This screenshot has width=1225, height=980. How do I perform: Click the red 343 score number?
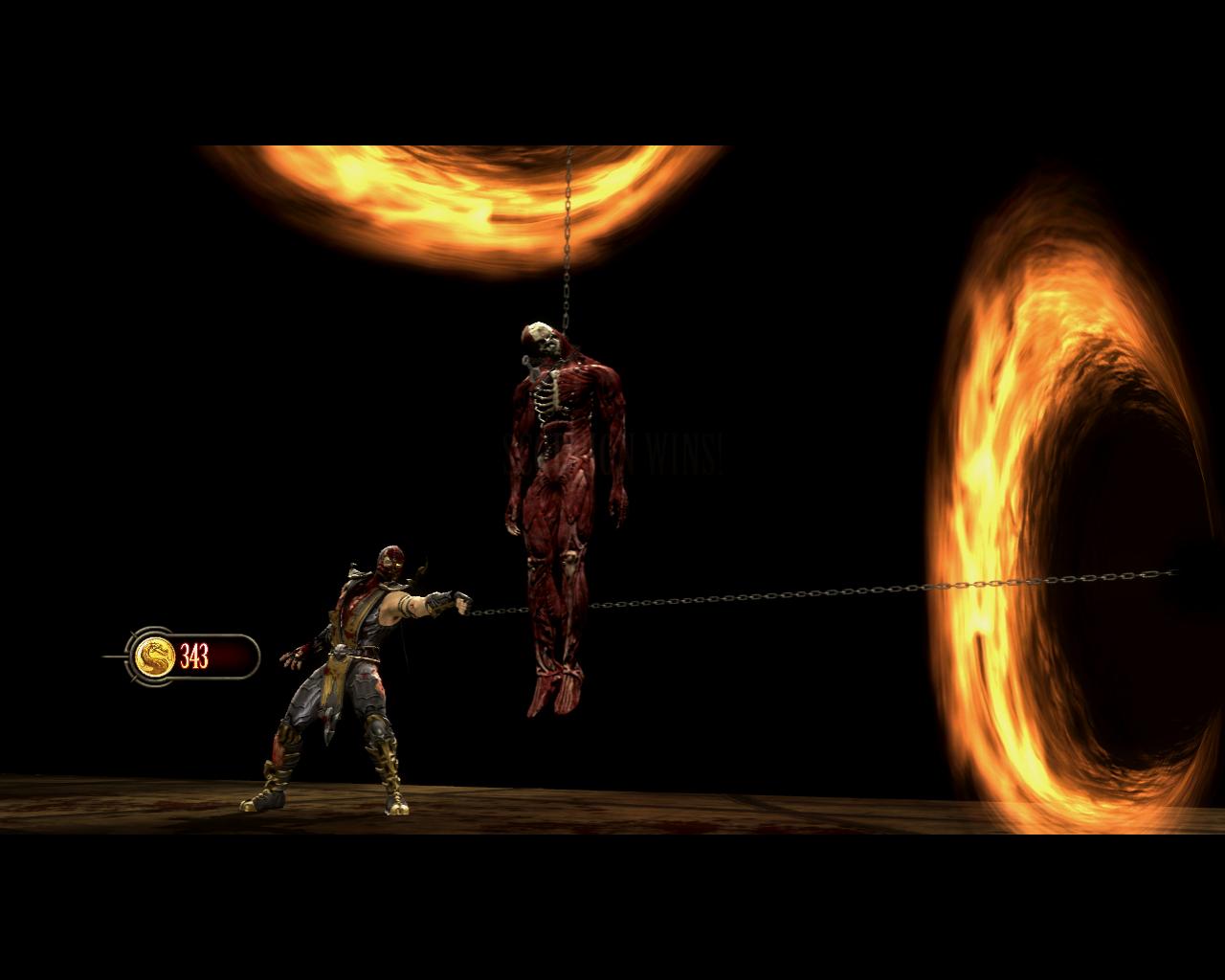194,656
